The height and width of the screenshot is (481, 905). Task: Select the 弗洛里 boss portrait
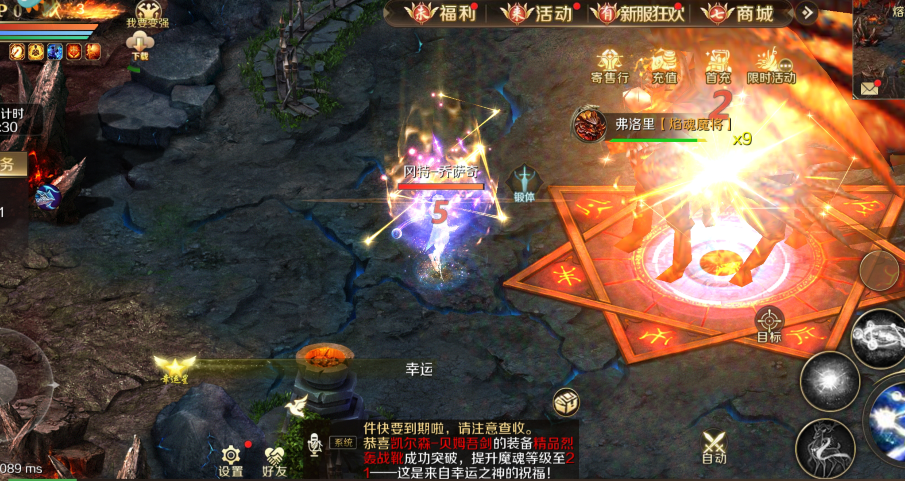(x=587, y=125)
